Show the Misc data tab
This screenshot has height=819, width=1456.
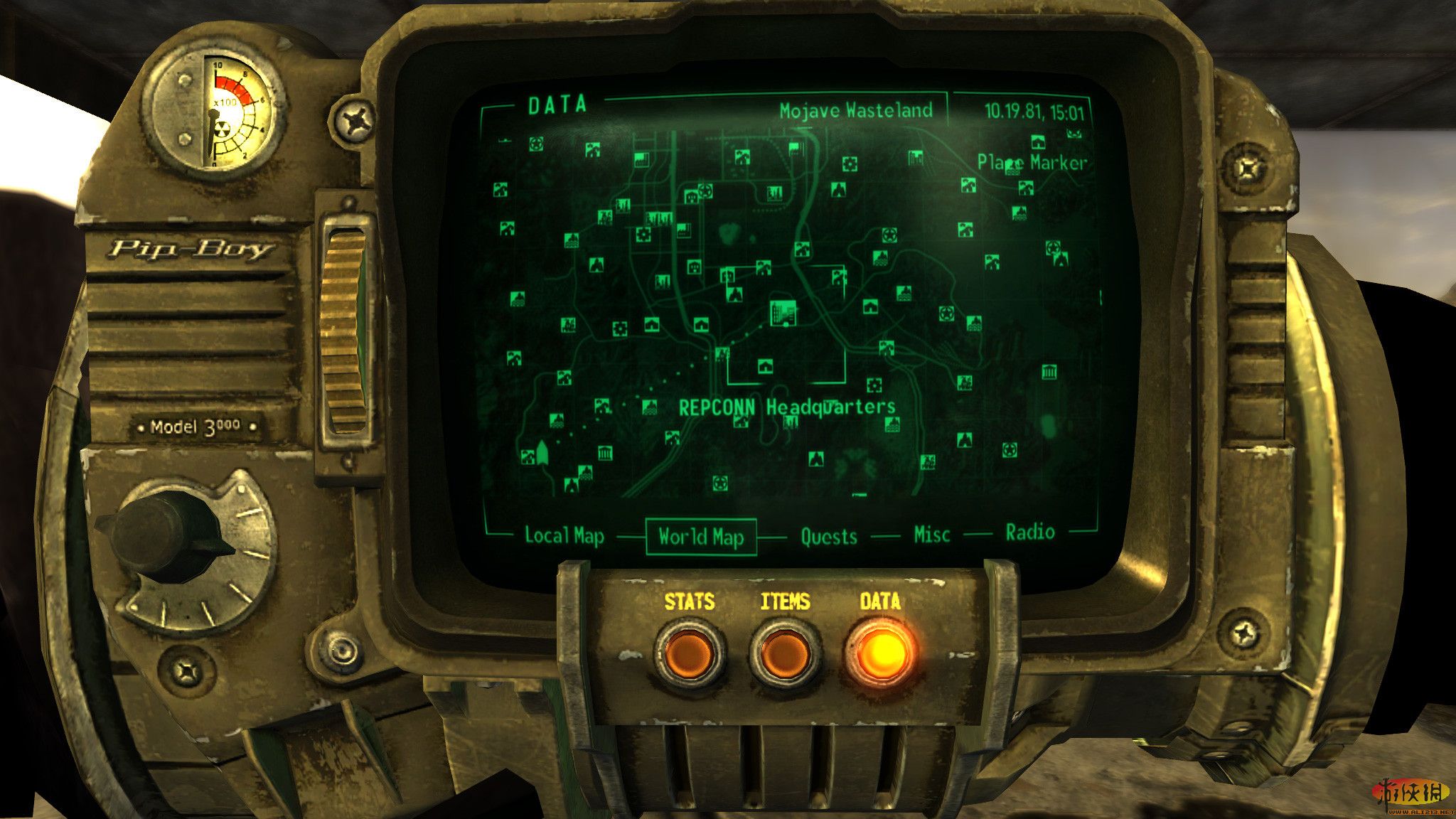pyautogui.click(x=931, y=534)
